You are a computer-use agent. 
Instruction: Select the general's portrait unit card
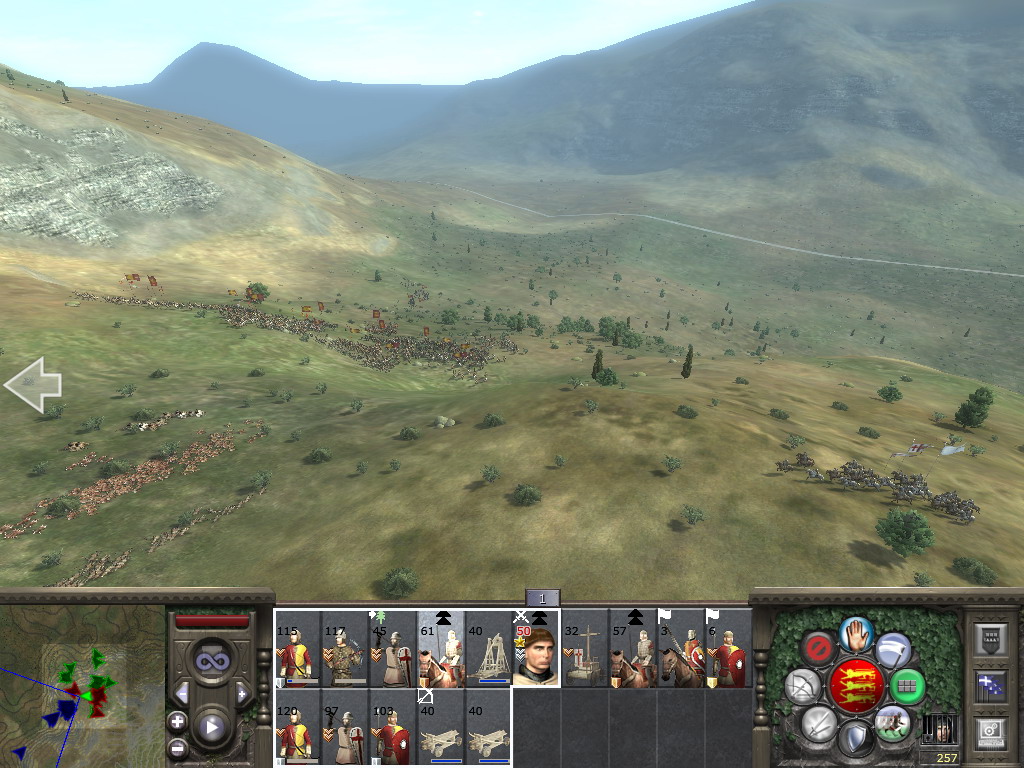(x=537, y=650)
